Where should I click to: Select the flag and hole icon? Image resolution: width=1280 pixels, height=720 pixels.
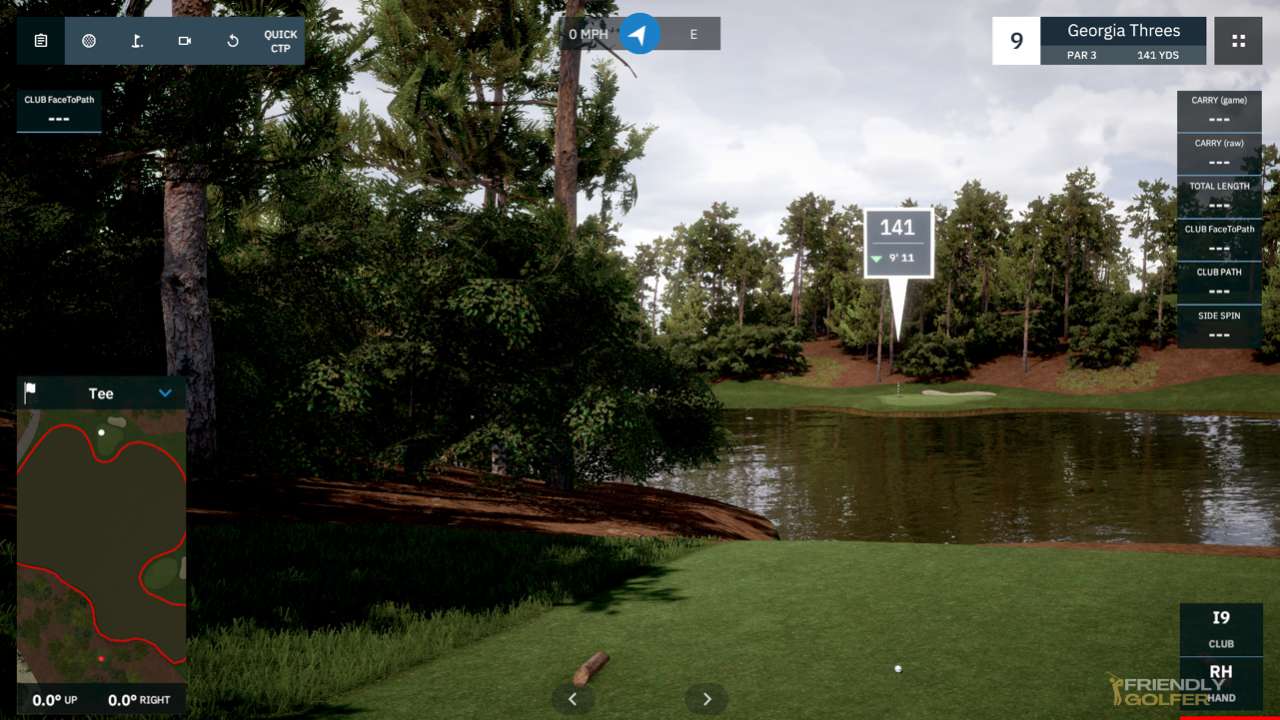coord(137,41)
